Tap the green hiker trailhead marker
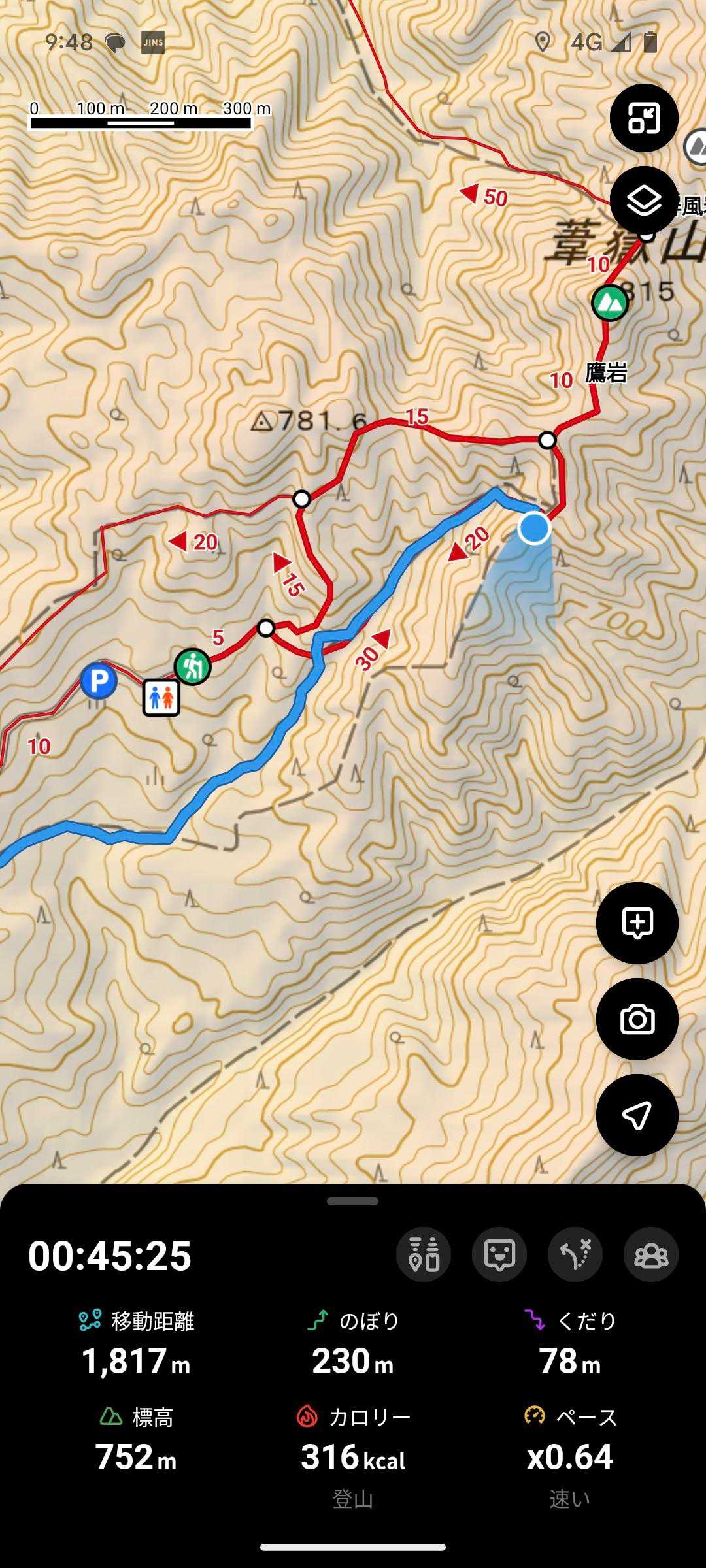Screen dimensions: 706x1568 193,667
